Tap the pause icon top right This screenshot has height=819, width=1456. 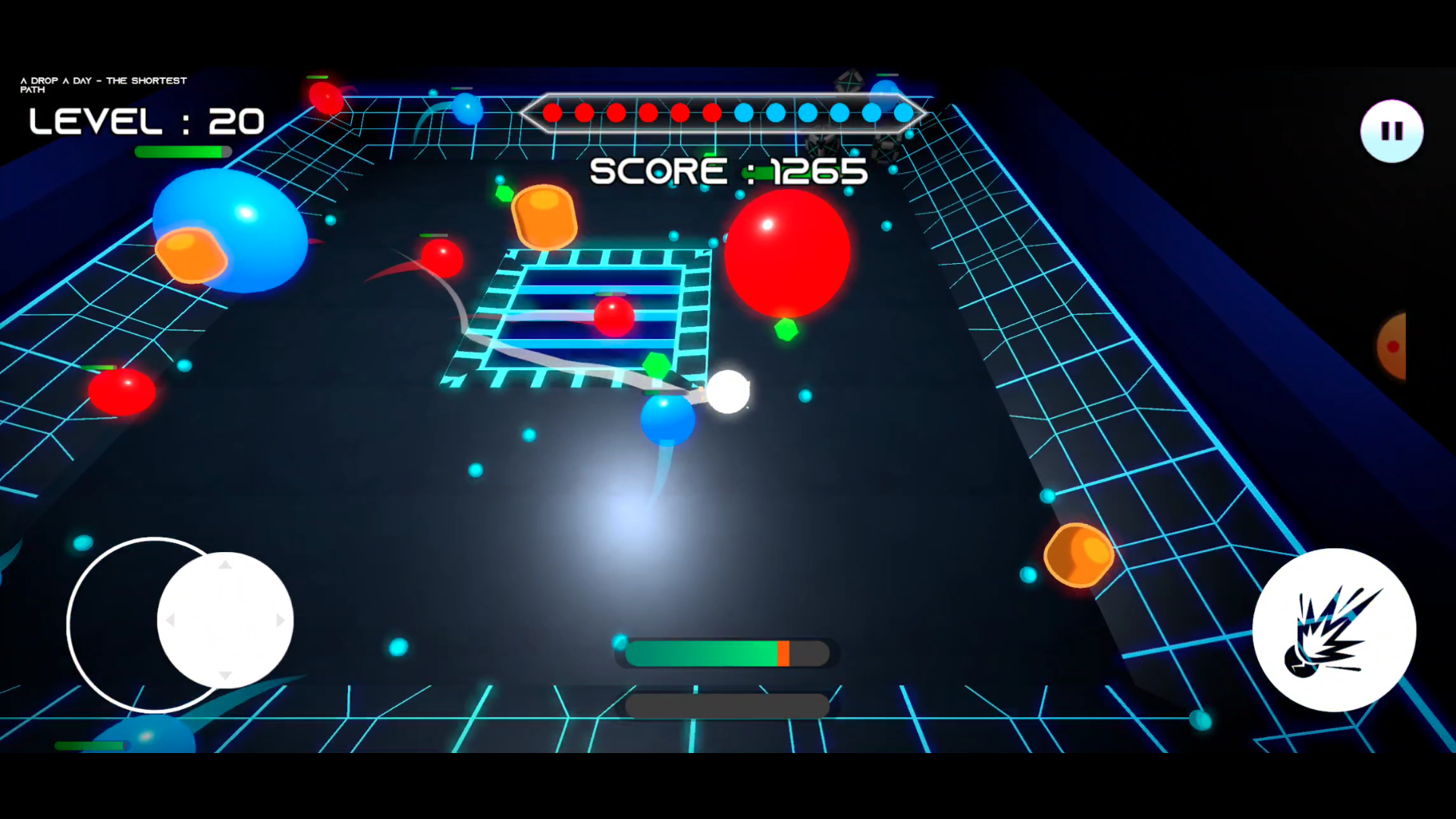(1390, 130)
